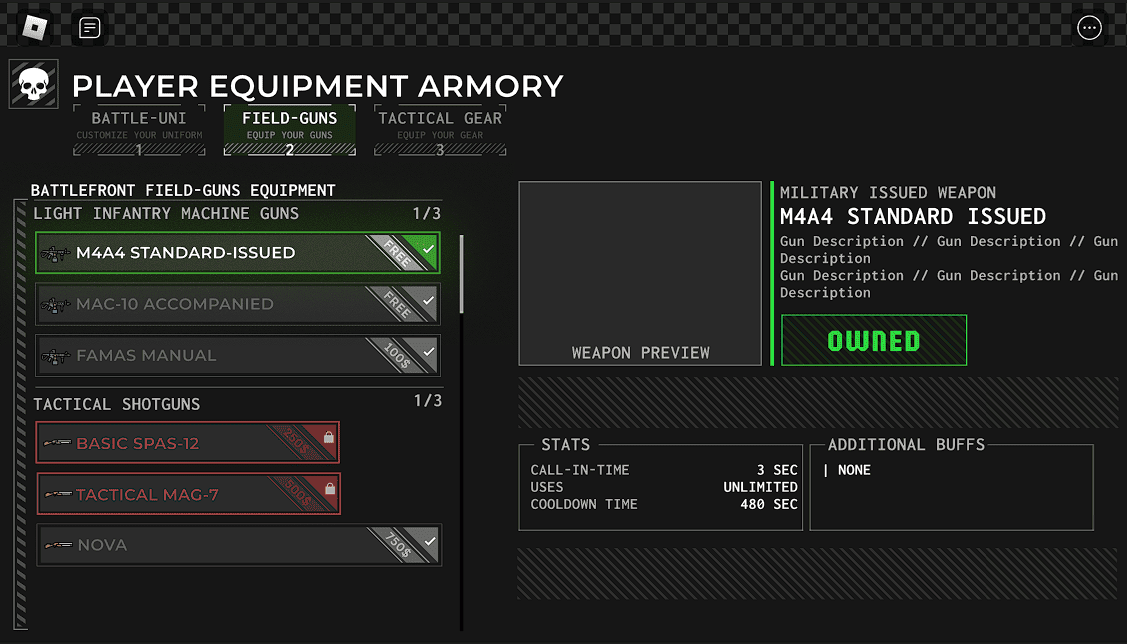This screenshot has height=644, width=1127.
Task: Switch to the Battle-Uni tab
Action: click(139, 130)
